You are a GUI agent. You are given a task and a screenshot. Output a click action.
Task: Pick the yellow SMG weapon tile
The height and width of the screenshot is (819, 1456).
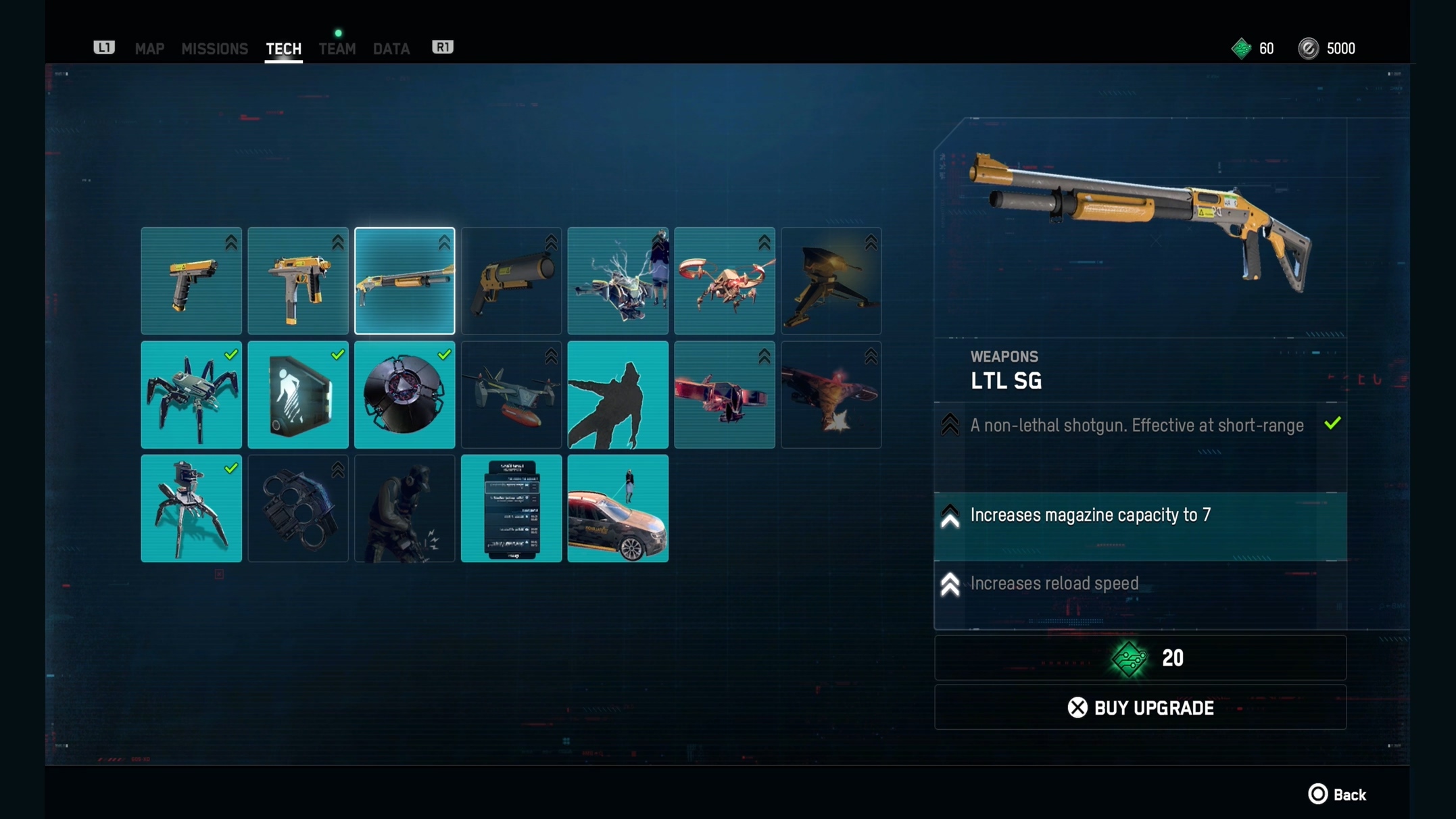(x=298, y=281)
